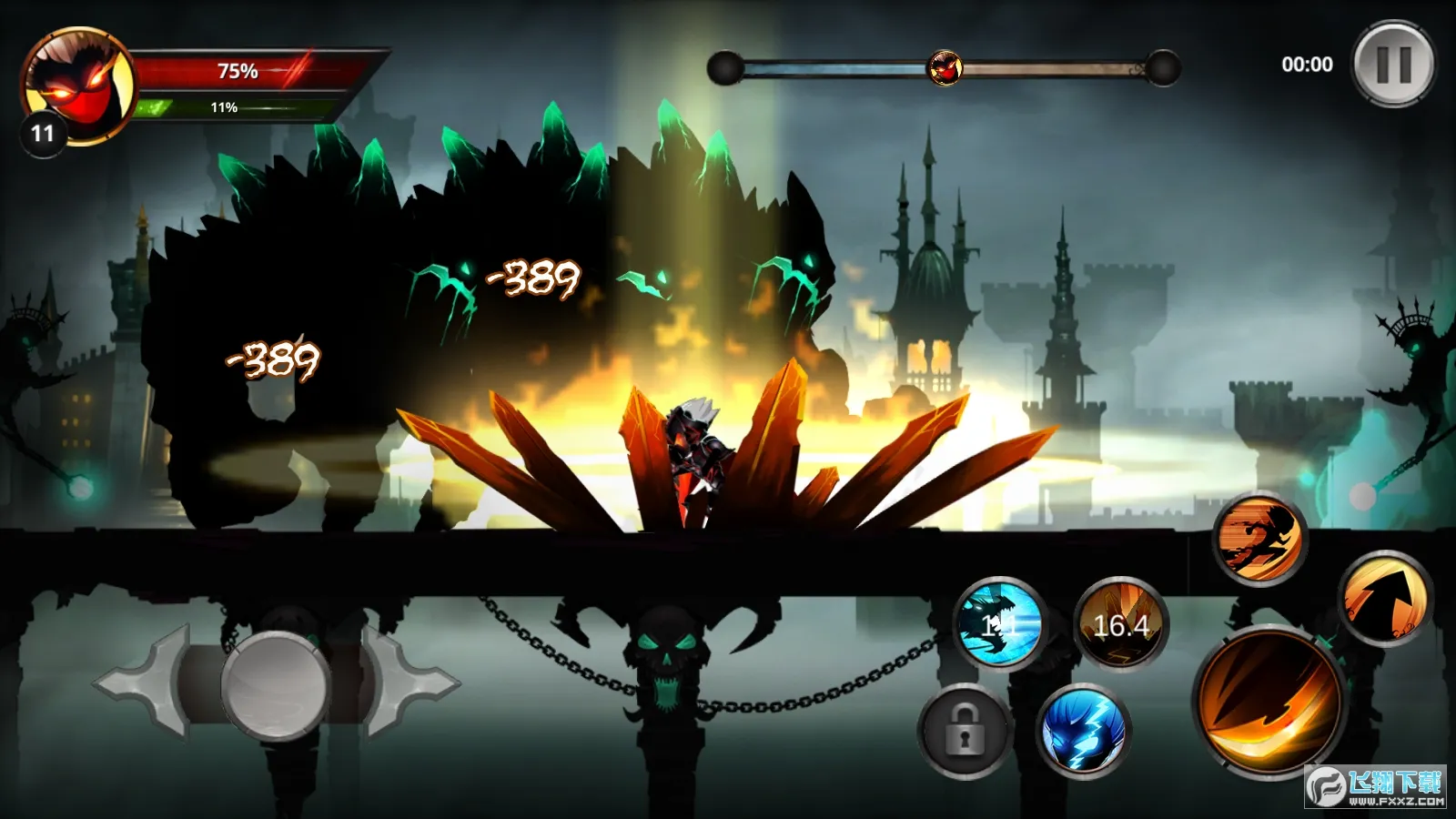
Task: Move right with the right arrow
Action: [409, 682]
